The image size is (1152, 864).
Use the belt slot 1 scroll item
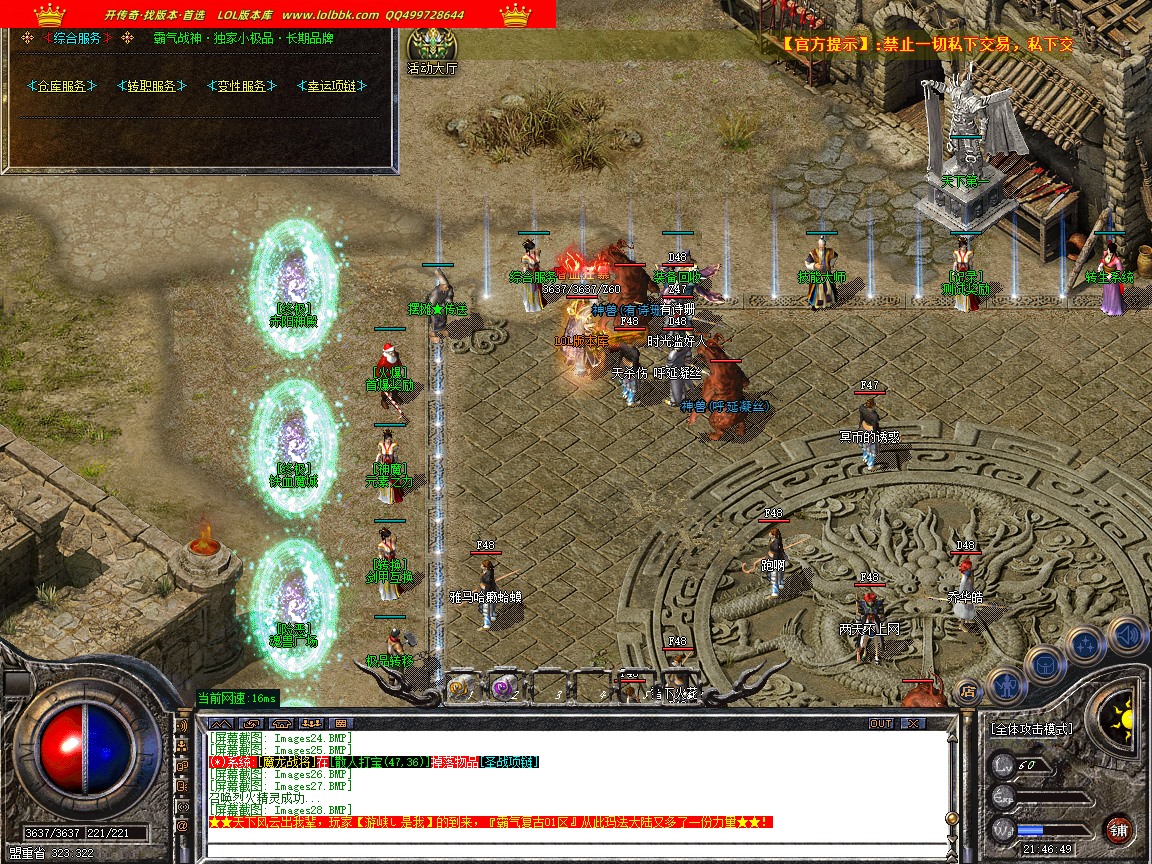pos(460,687)
